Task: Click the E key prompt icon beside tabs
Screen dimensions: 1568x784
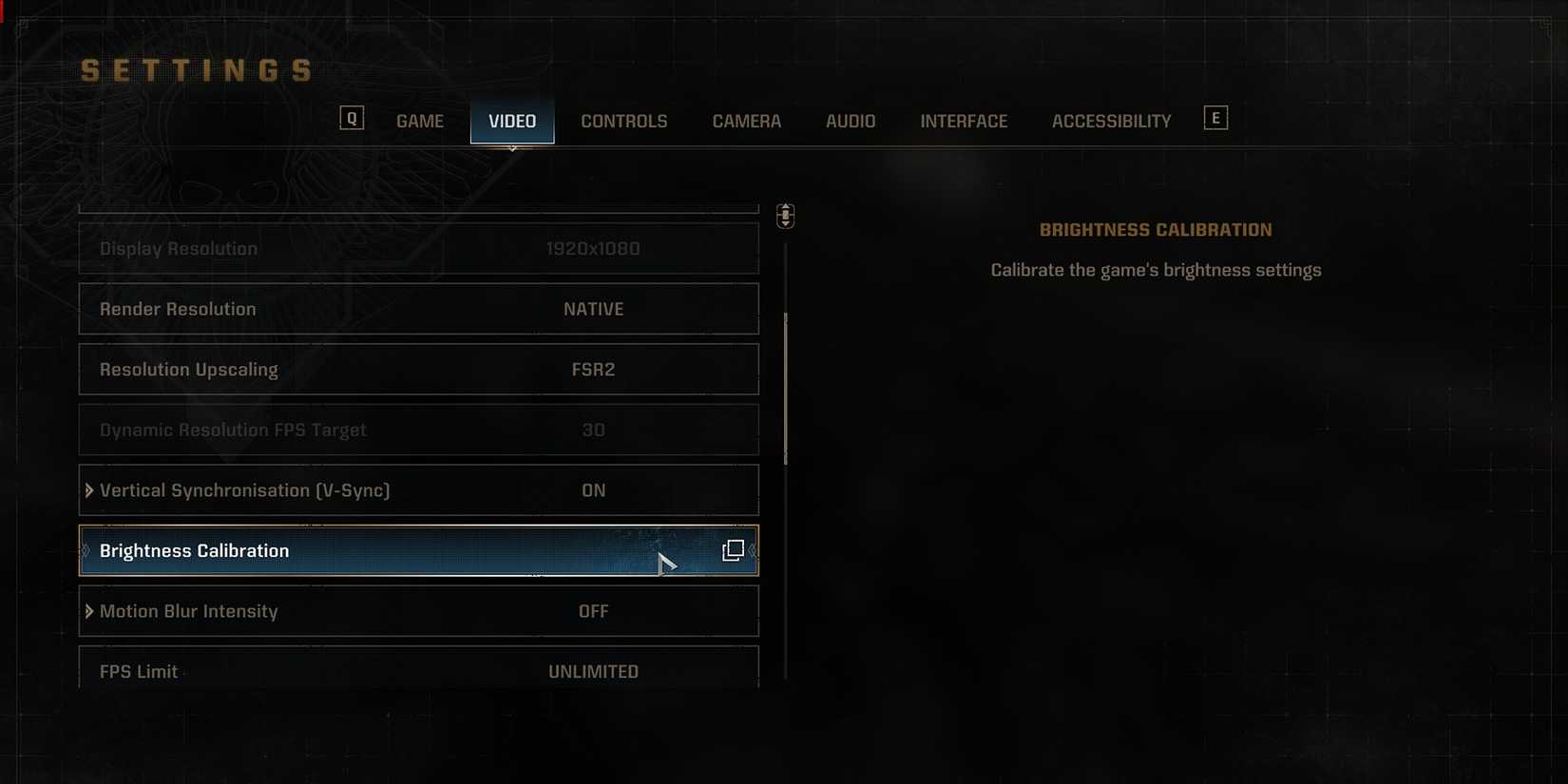Action: point(1215,117)
